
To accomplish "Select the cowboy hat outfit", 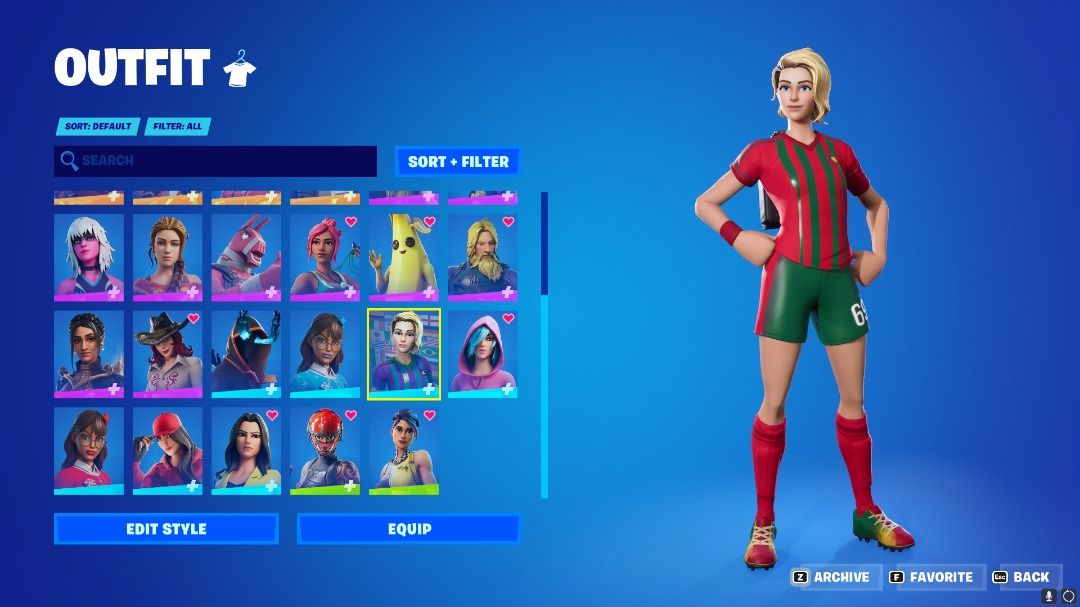I will click(167, 353).
